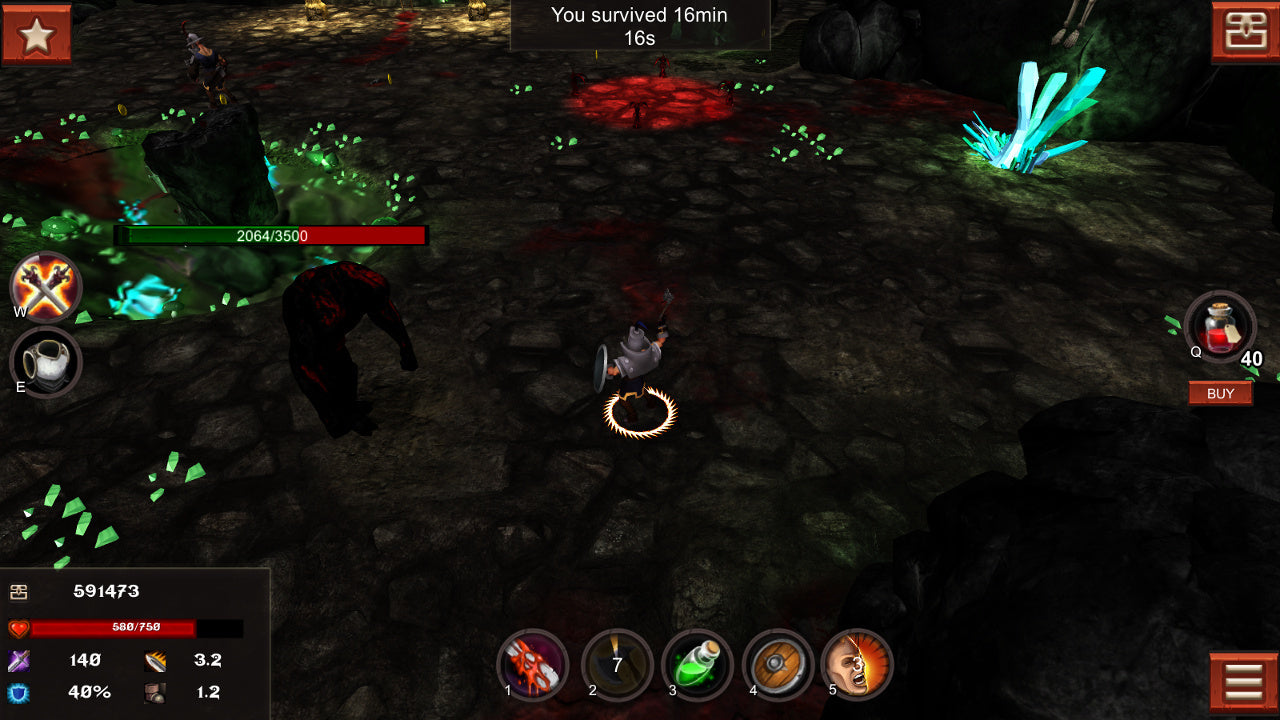Activate the crossed flaming swords ability

46,287
